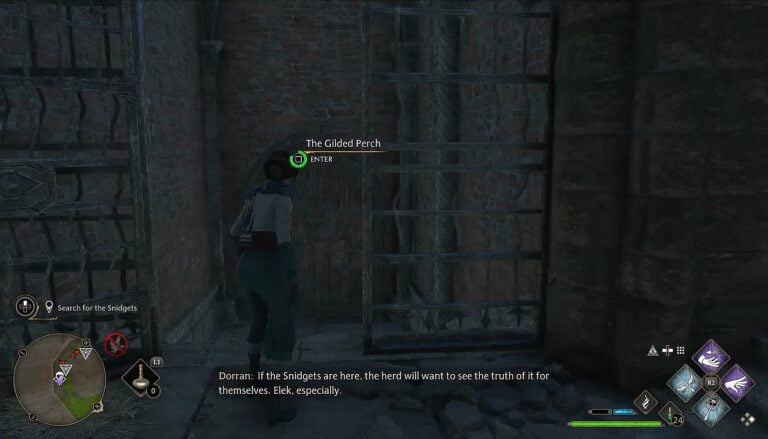Click the red crossed-out bird icon
The height and width of the screenshot is (439, 768).
(x=116, y=345)
